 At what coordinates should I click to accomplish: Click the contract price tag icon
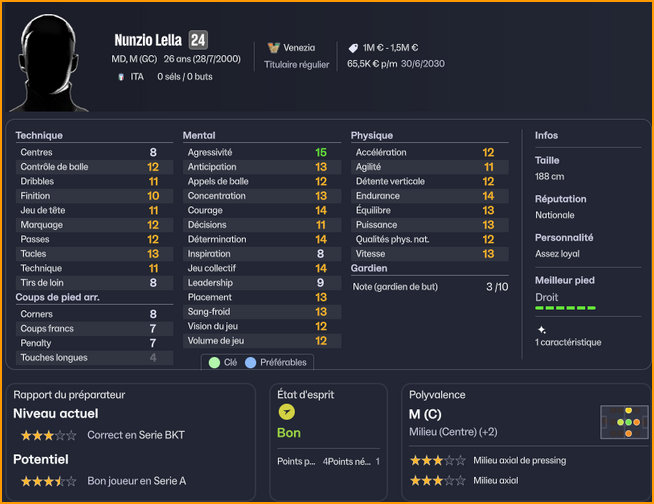coord(353,47)
